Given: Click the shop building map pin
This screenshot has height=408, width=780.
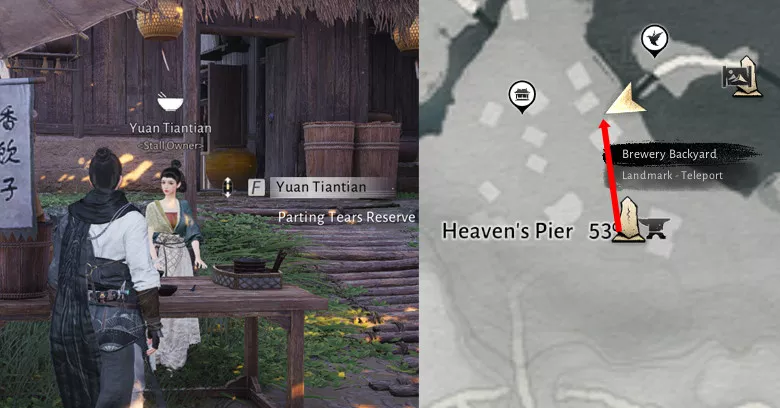Looking at the screenshot, I should (x=522, y=96).
